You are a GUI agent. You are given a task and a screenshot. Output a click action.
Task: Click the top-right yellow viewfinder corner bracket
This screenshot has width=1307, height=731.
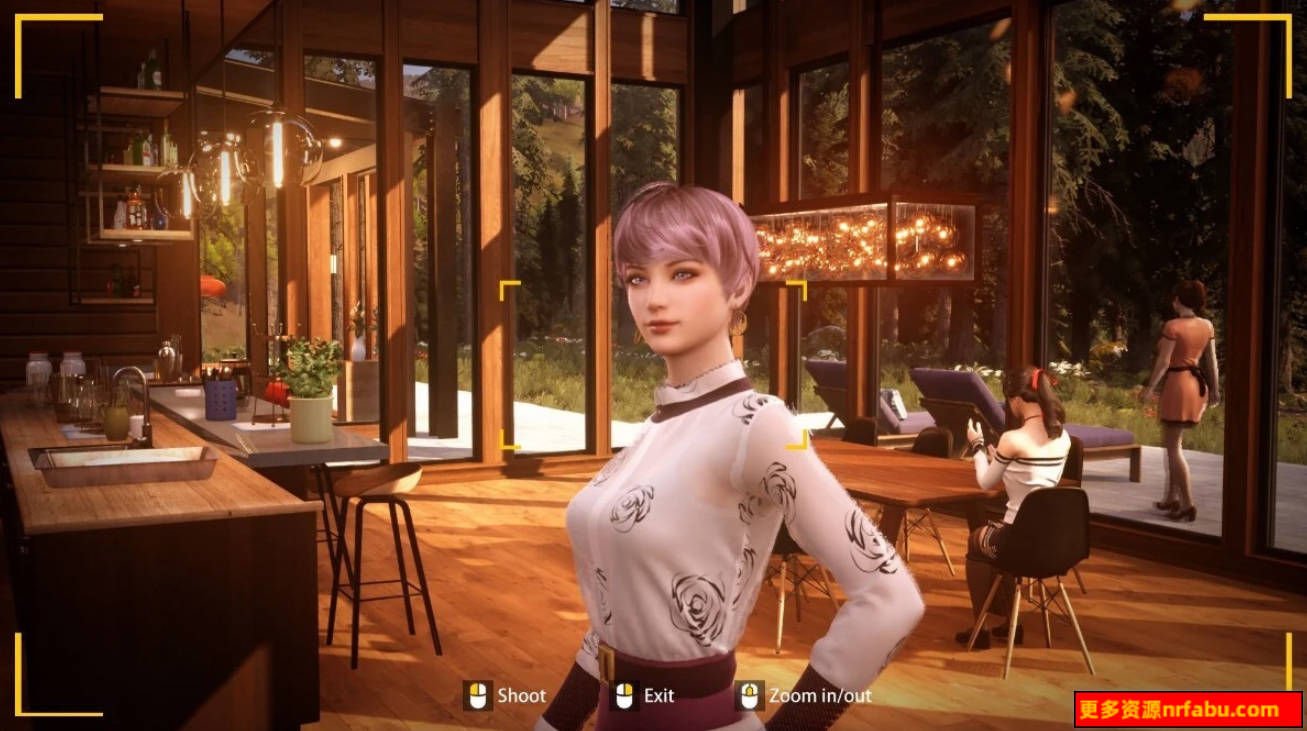[1288, 18]
